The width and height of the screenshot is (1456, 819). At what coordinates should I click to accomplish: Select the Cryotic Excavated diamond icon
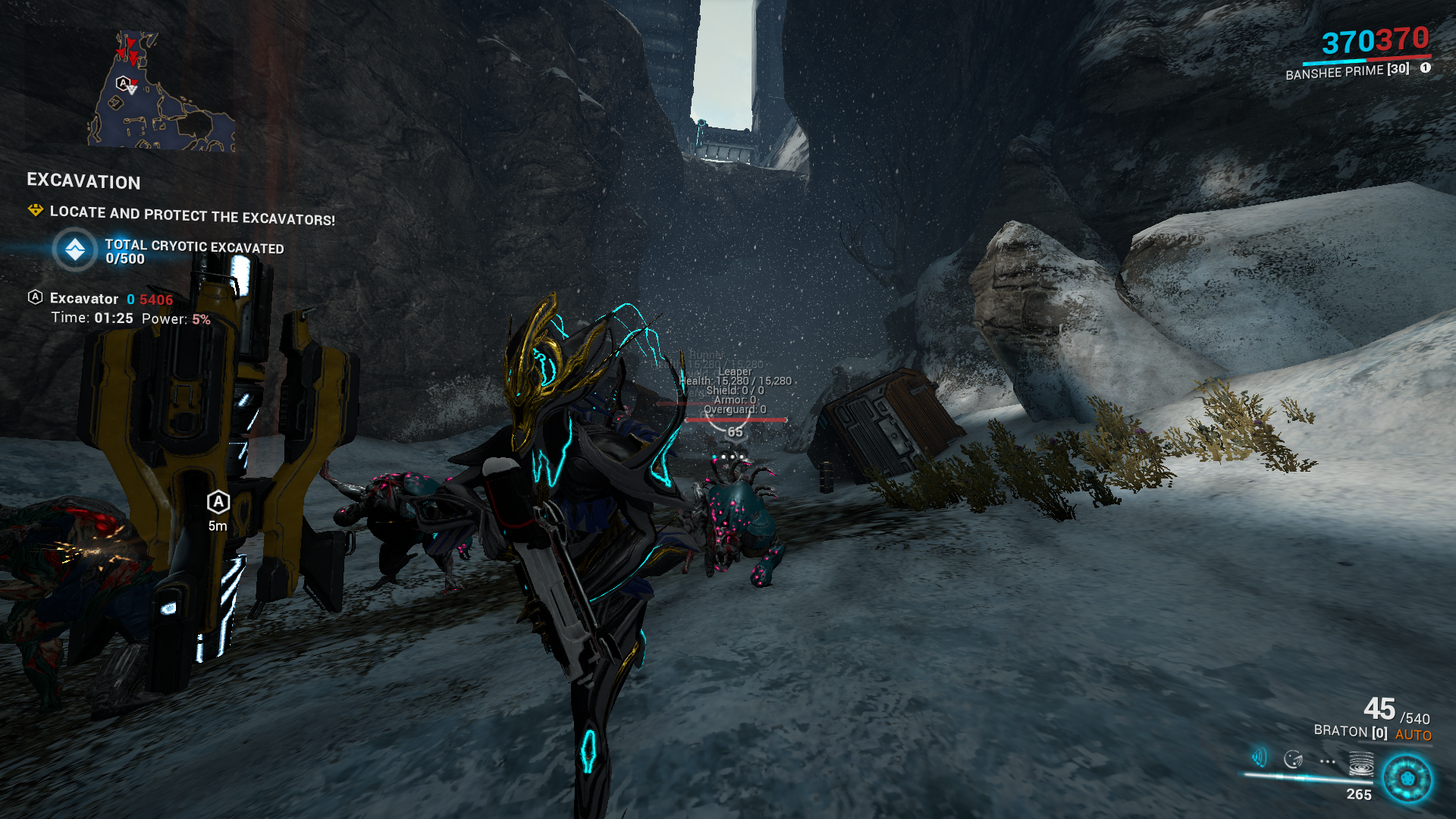[75, 250]
